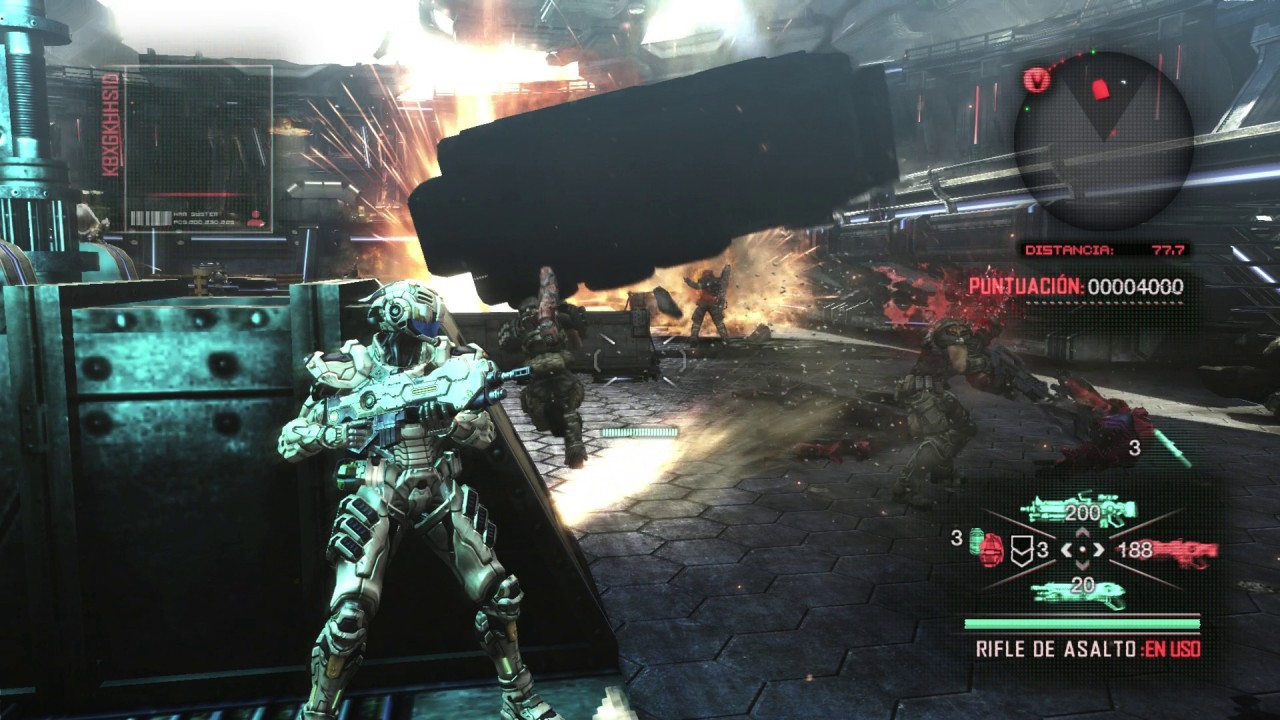This screenshot has width=1280, height=720.
Task: Select the red grenade icon
Action: point(990,550)
